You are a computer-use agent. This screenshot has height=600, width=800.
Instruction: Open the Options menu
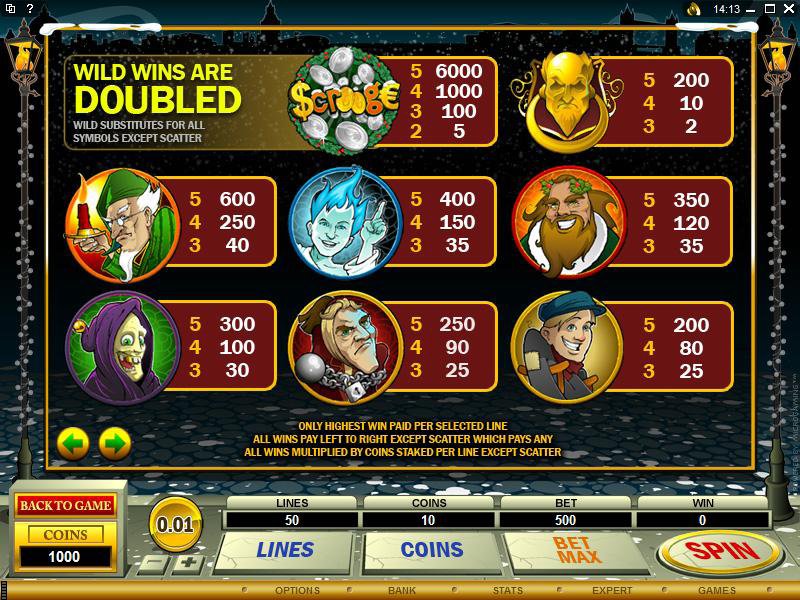click(x=297, y=591)
